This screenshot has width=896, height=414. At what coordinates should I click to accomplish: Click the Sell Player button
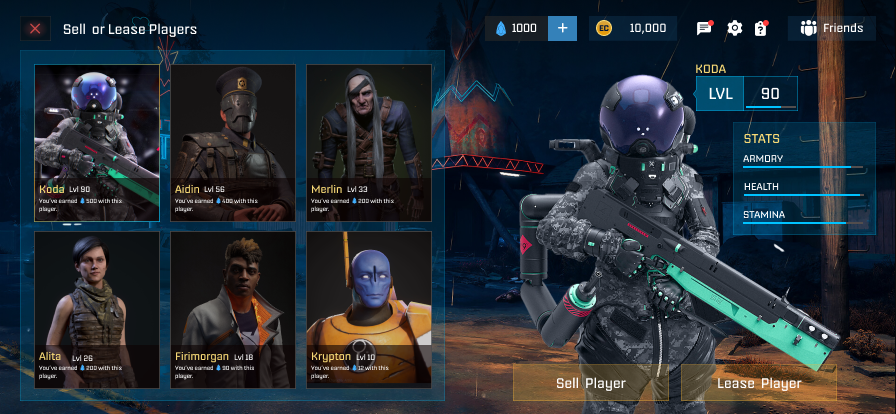point(591,383)
